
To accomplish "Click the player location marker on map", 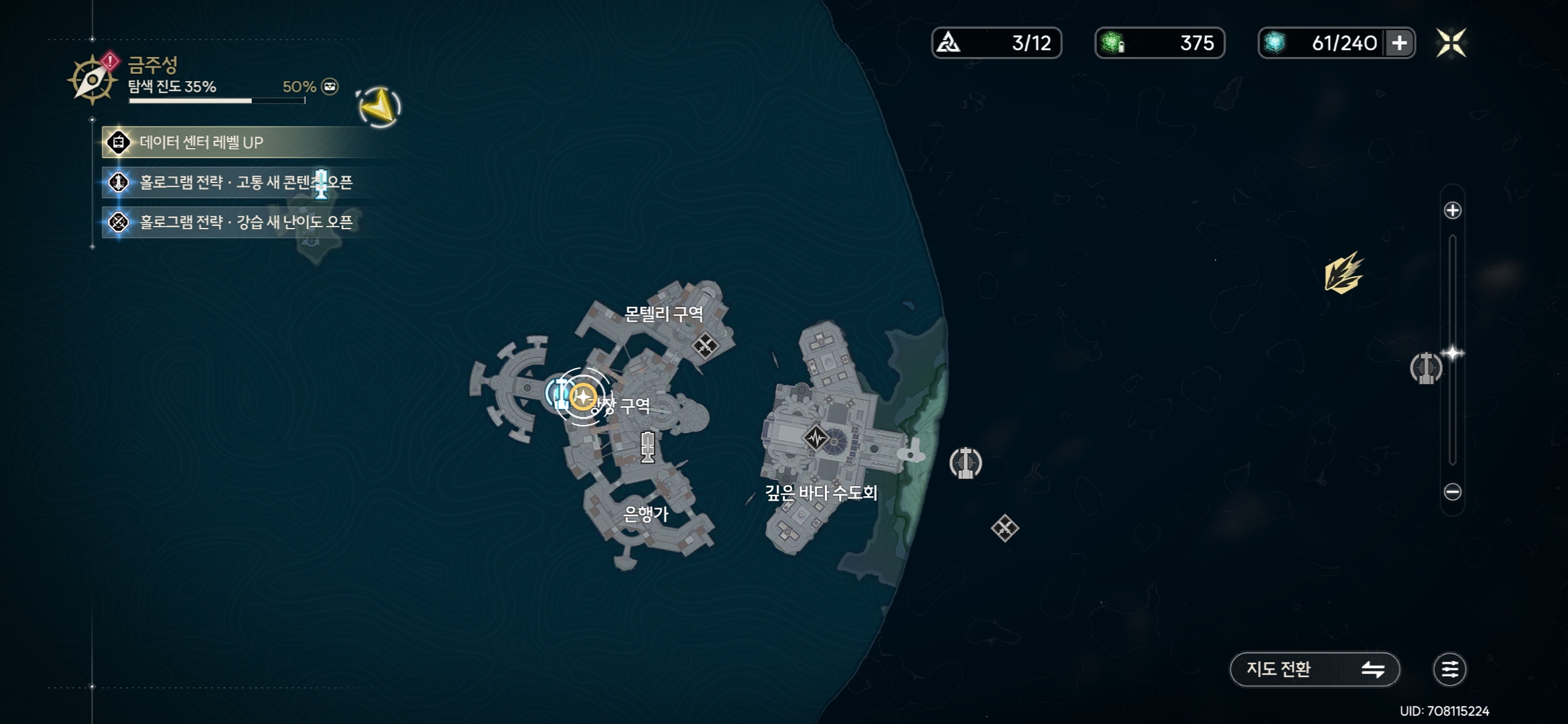I will click(583, 398).
